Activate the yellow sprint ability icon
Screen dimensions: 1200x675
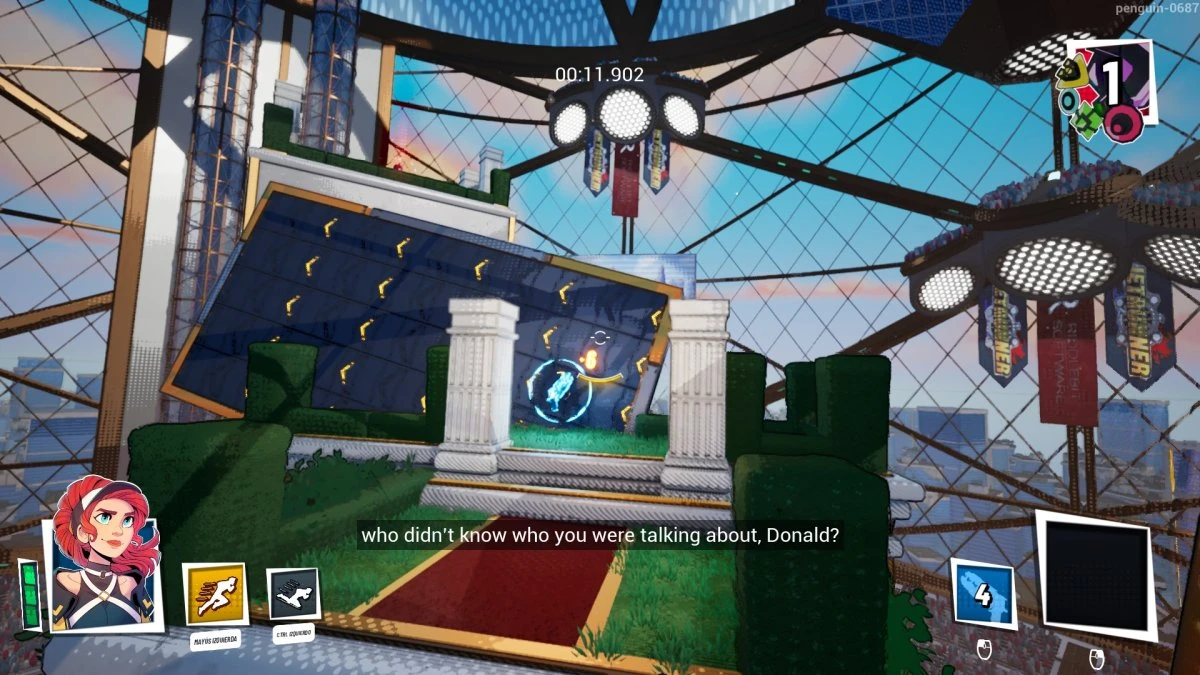pos(214,595)
